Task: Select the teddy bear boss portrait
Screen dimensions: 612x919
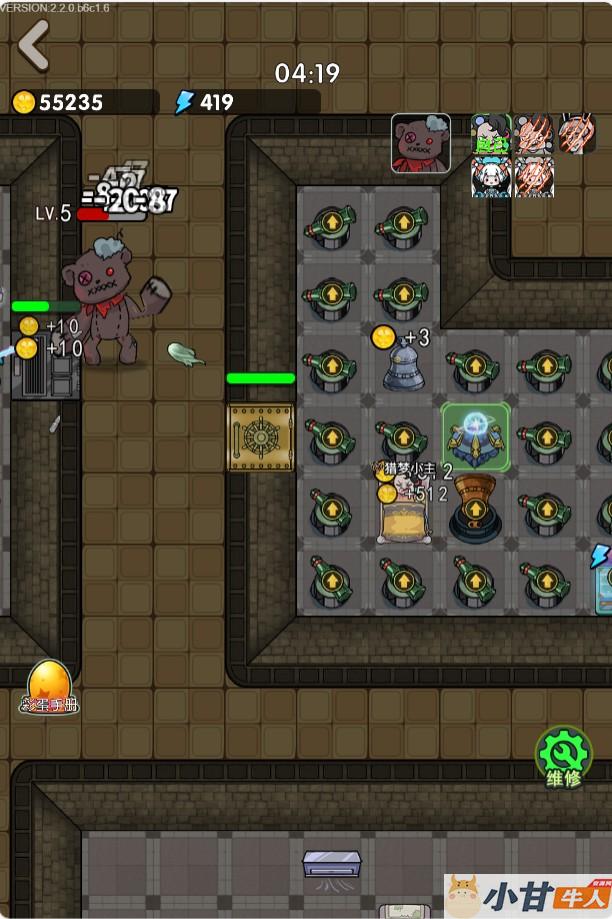Action: click(x=420, y=143)
